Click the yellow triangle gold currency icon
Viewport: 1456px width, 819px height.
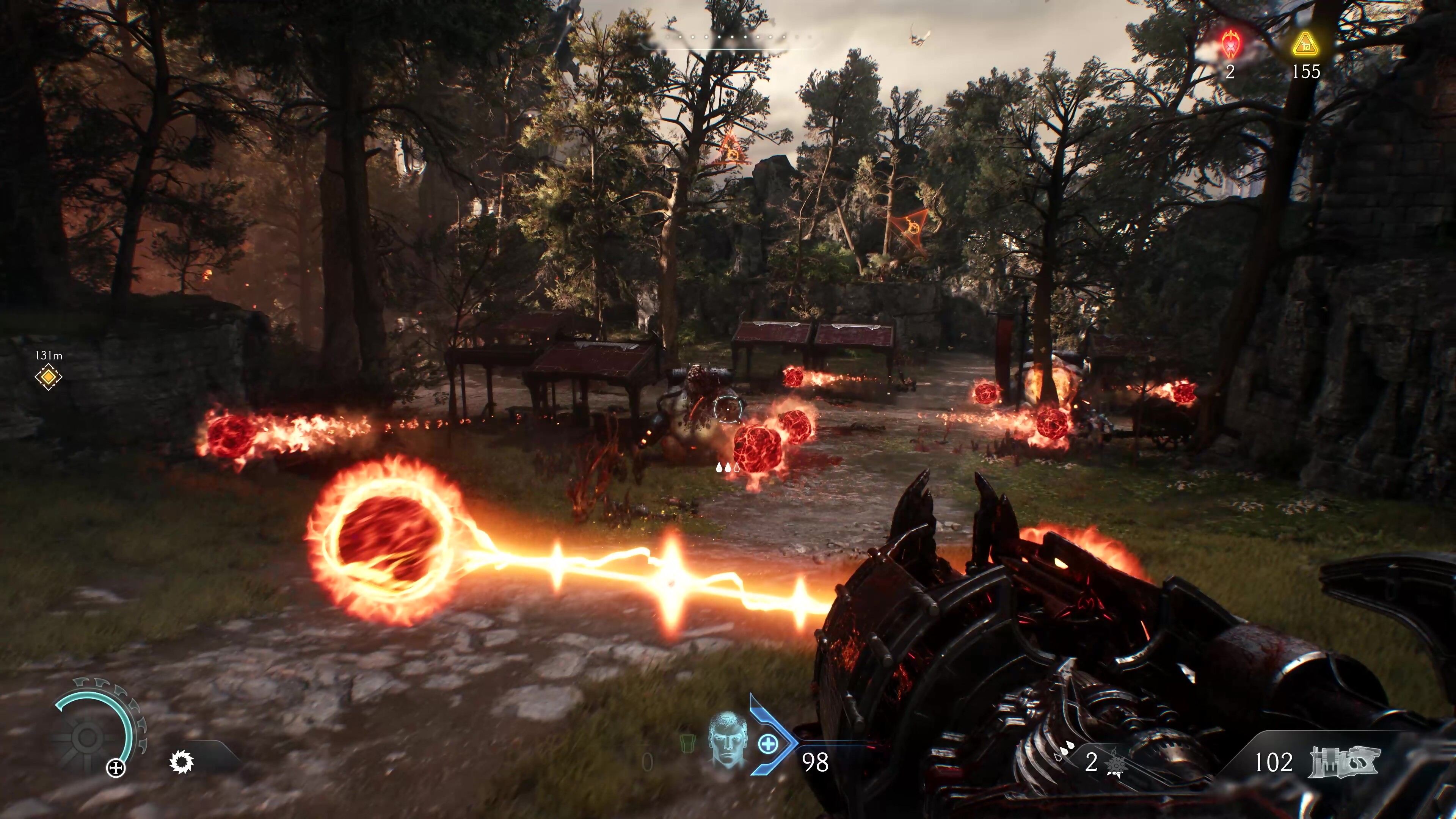pos(1305,44)
